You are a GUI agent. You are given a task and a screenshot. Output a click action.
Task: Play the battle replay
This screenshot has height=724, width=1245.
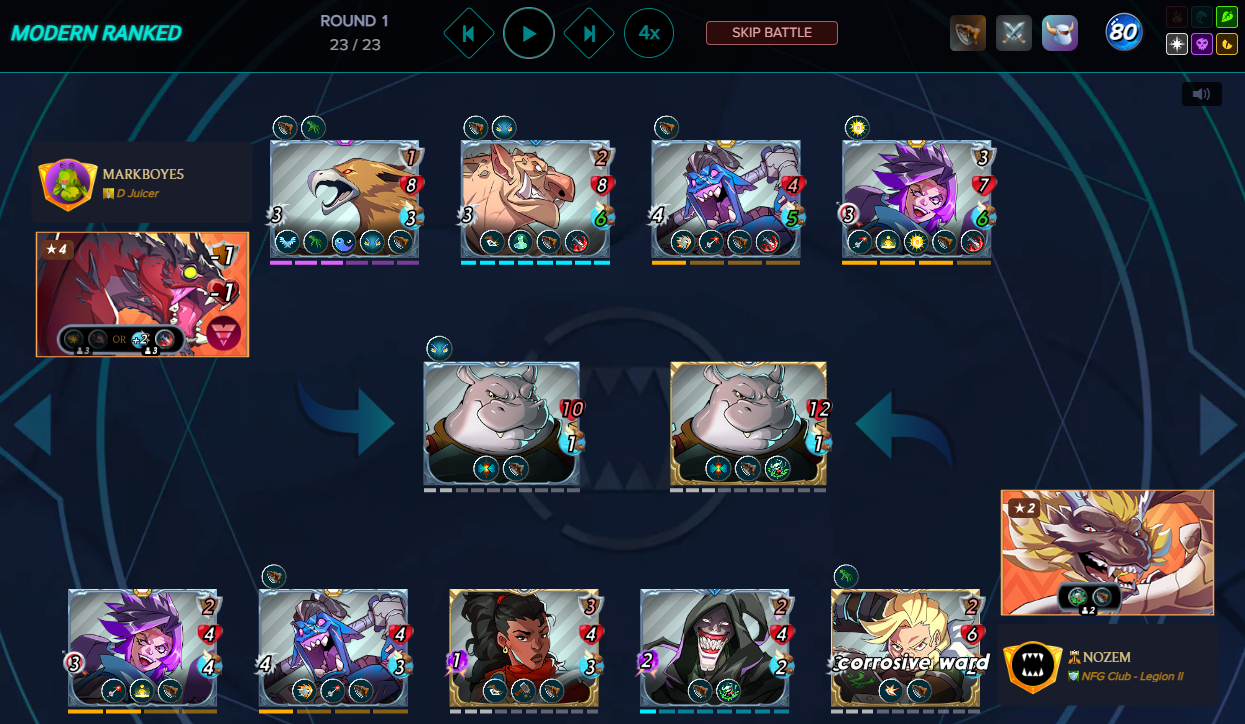pos(529,33)
